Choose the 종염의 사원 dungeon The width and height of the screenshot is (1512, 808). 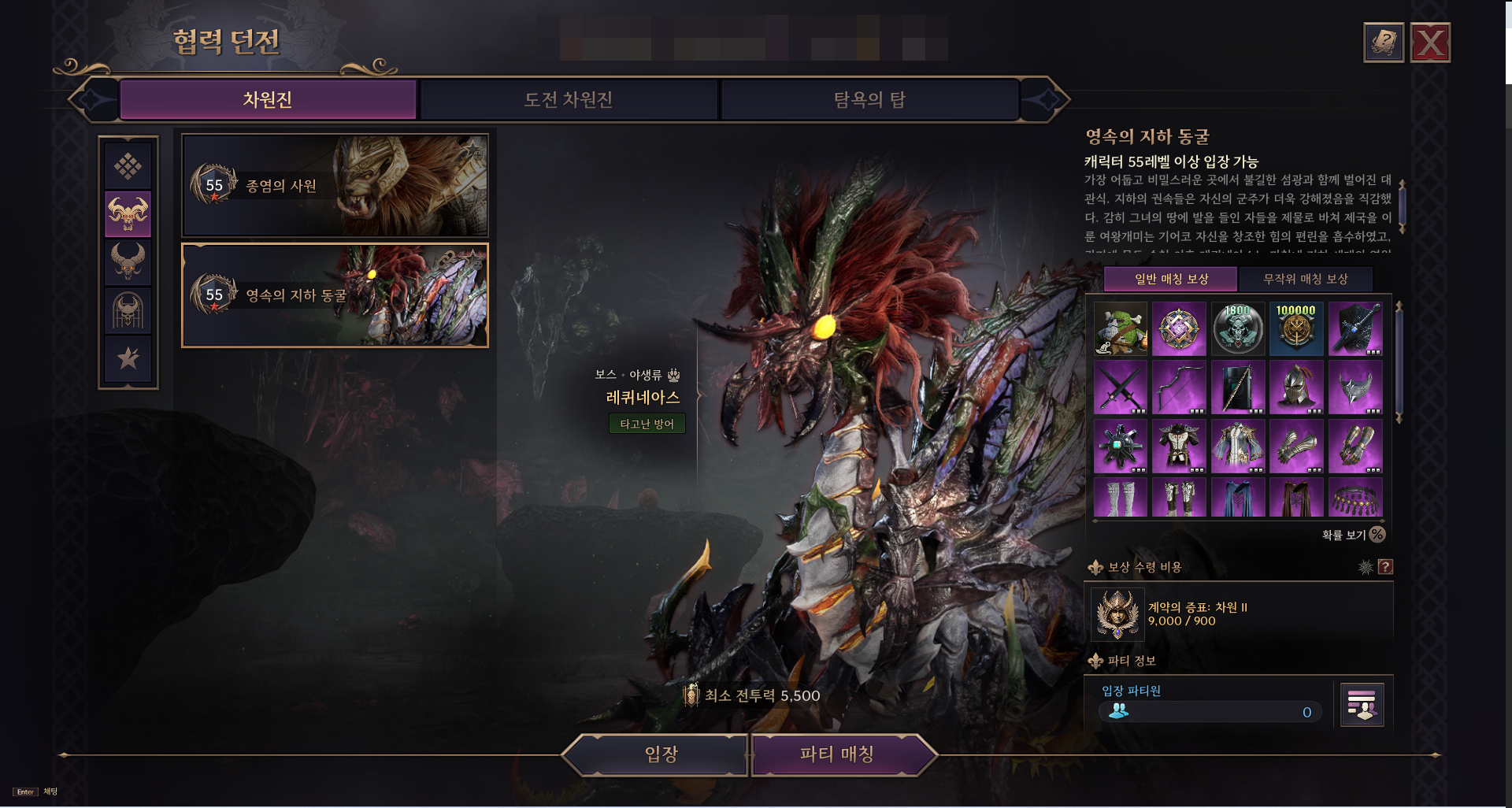335,186
